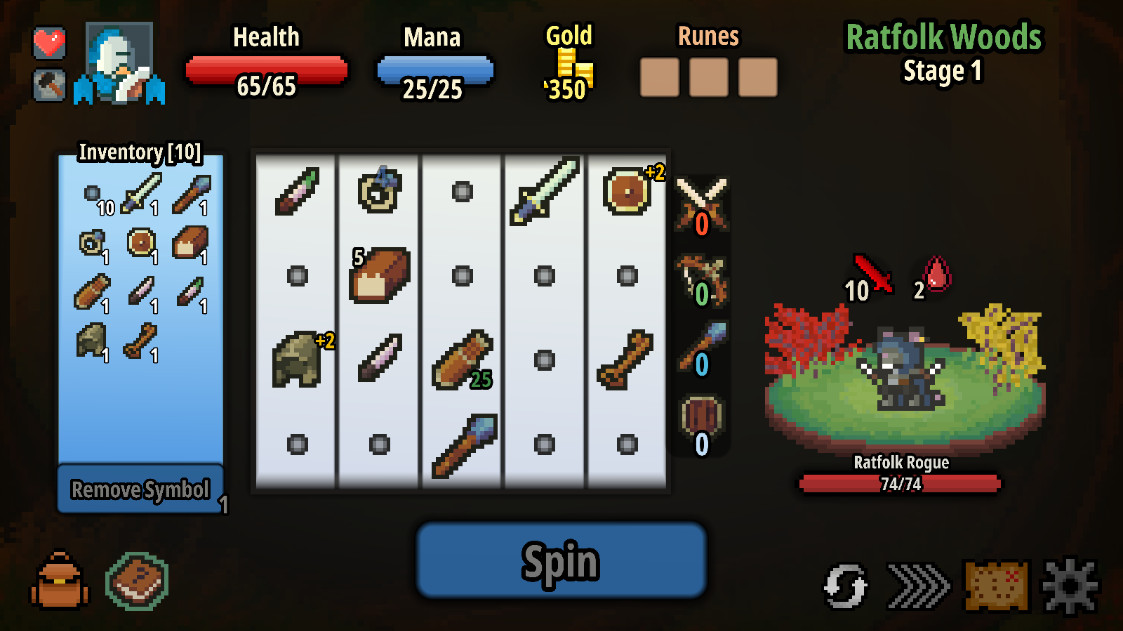This screenshot has width=1123, height=631.
Task: Activate the fast-forward chevrons icon
Action: pyautogui.click(x=918, y=585)
